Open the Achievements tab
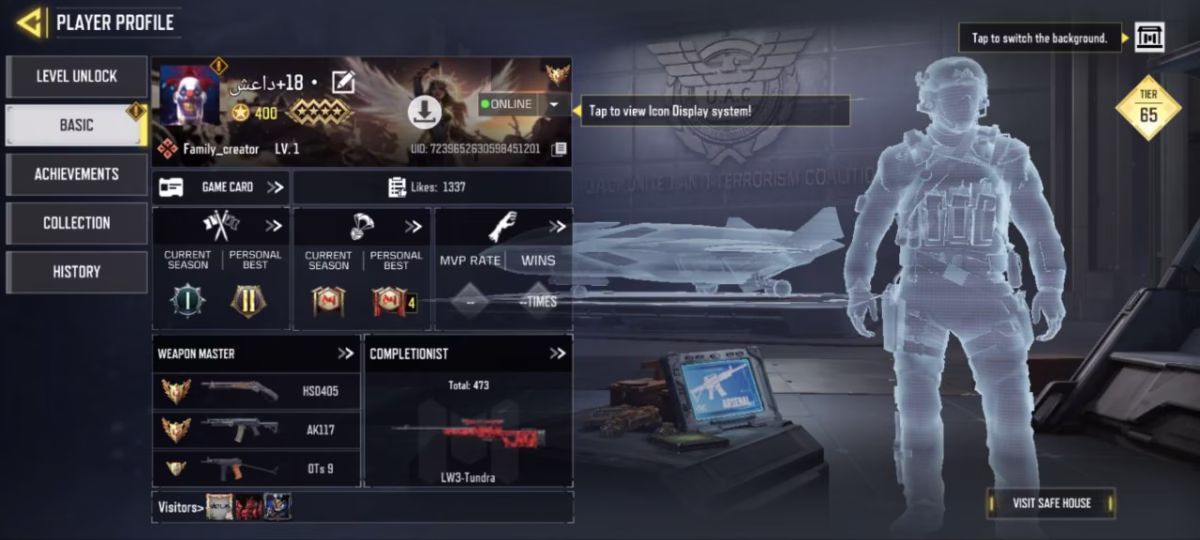Viewport: 1200px width, 540px height. 76,174
